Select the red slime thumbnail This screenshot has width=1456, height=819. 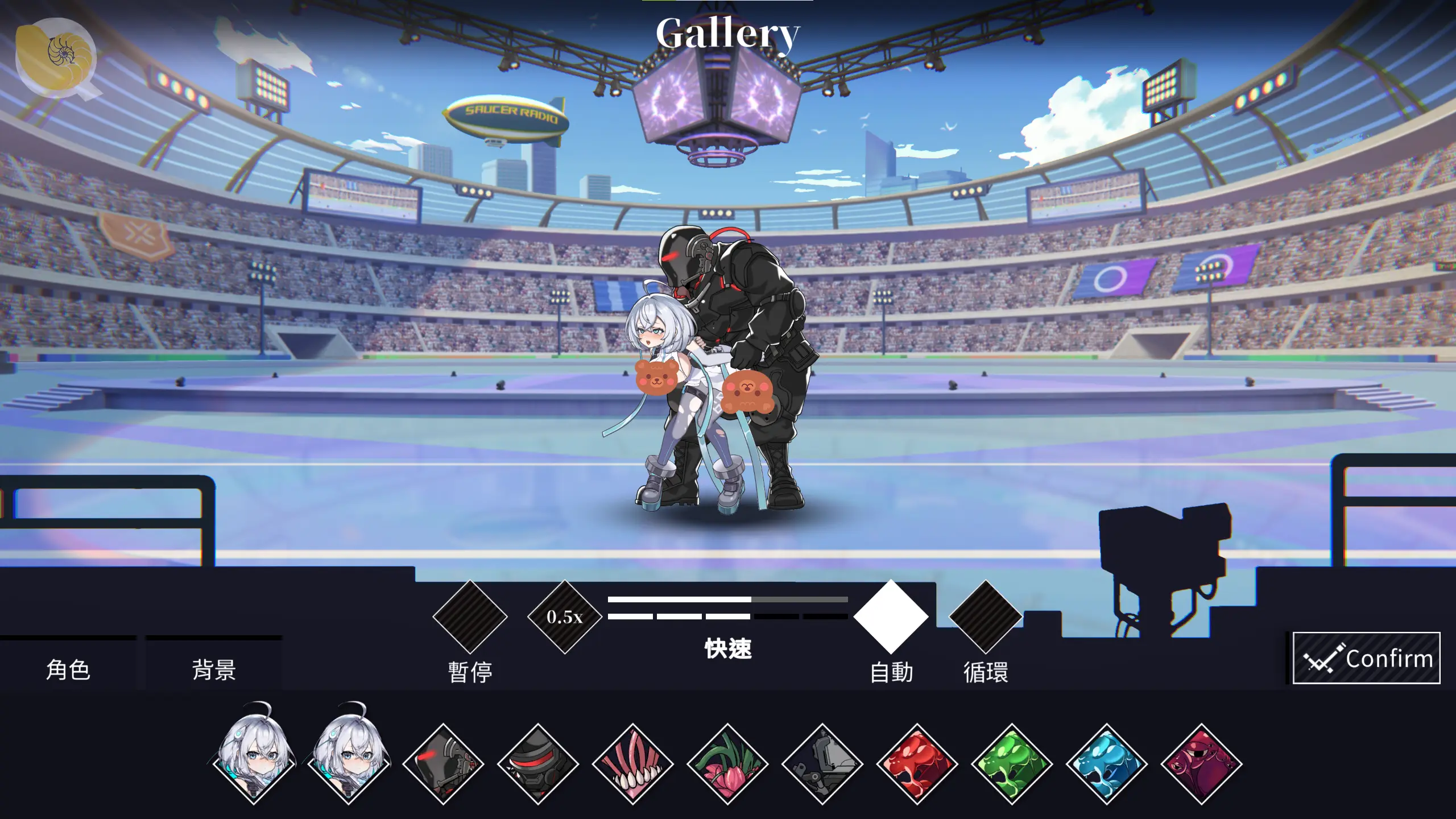(917, 764)
